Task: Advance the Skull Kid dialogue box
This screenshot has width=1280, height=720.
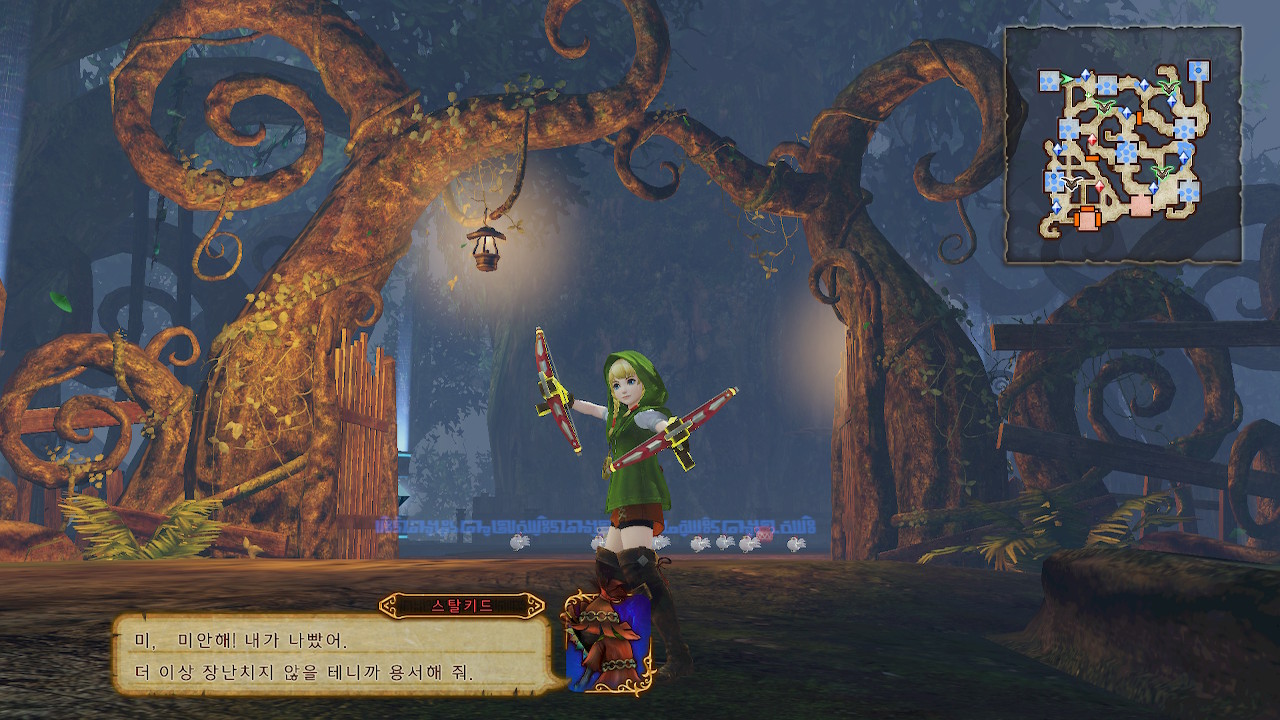Action: pyautogui.click(x=332, y=655)
